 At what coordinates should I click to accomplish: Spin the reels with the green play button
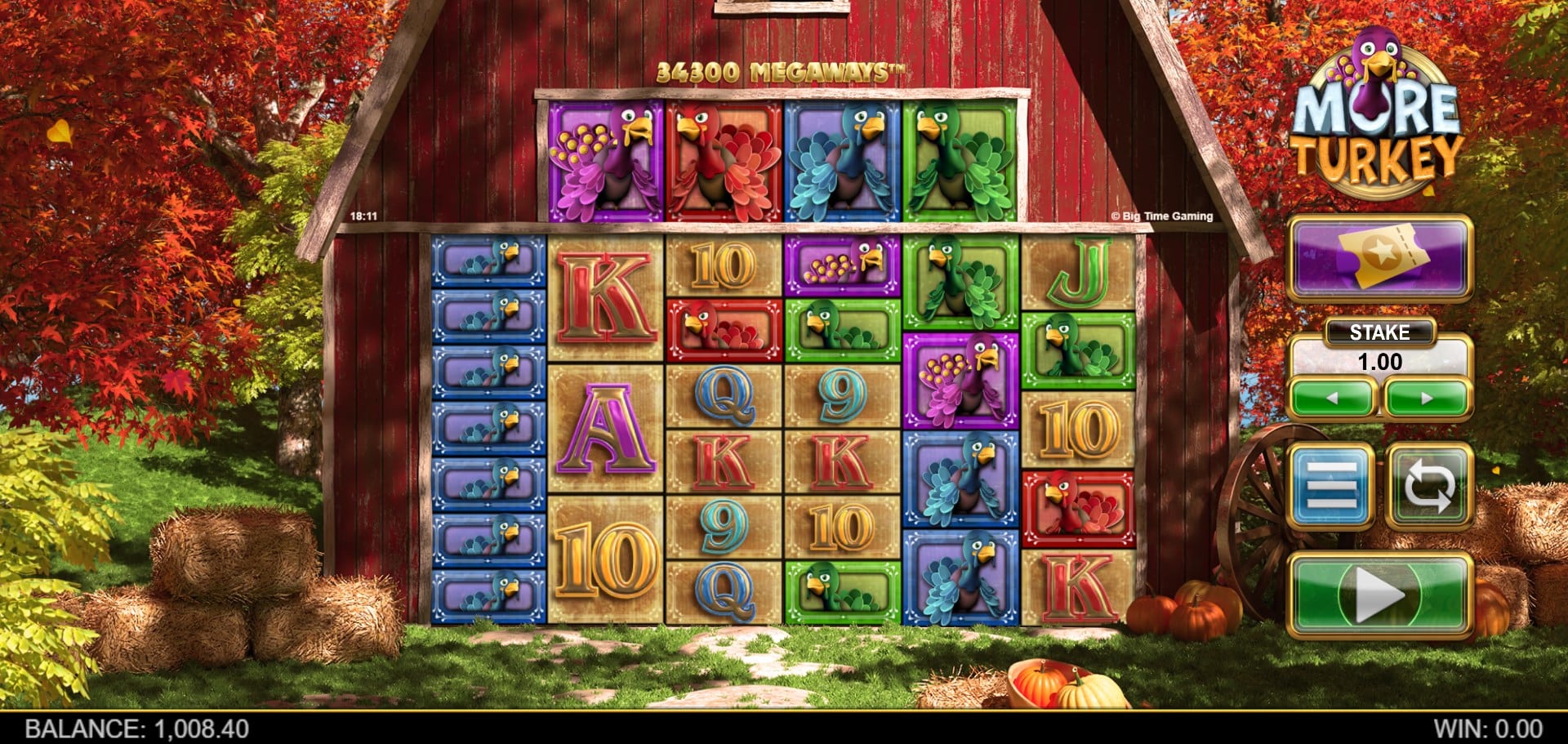tap(1379, 595)
